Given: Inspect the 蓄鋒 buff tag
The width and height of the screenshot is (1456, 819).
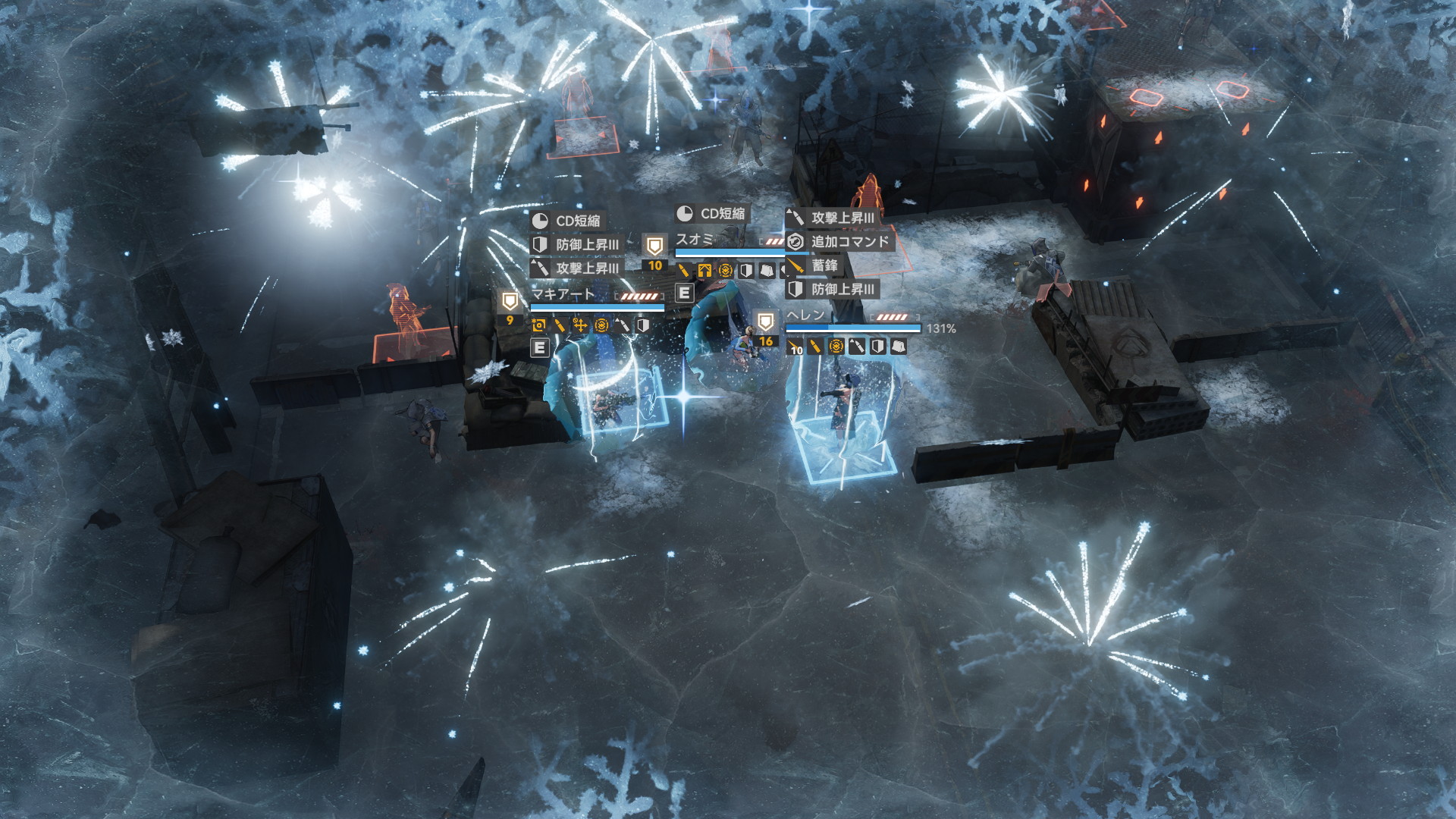Looking at the screenshot, I should pos(814,265).
